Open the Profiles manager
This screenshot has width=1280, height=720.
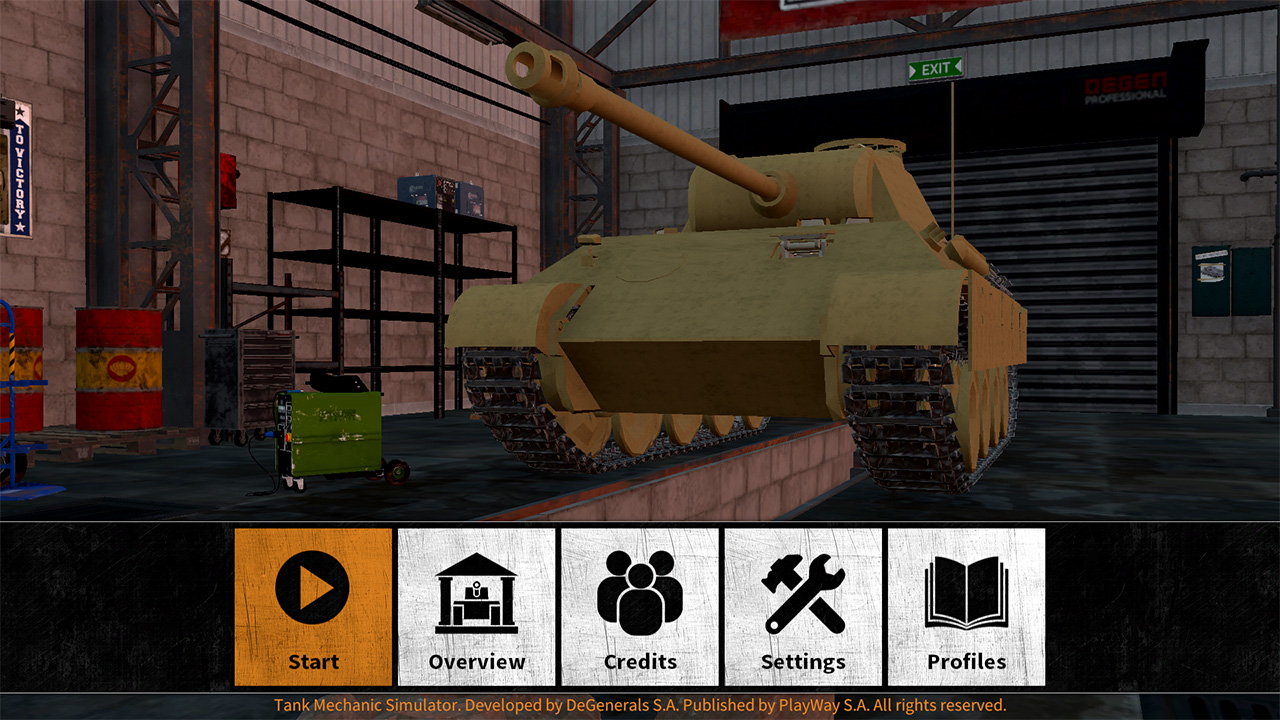click(969, 605)
